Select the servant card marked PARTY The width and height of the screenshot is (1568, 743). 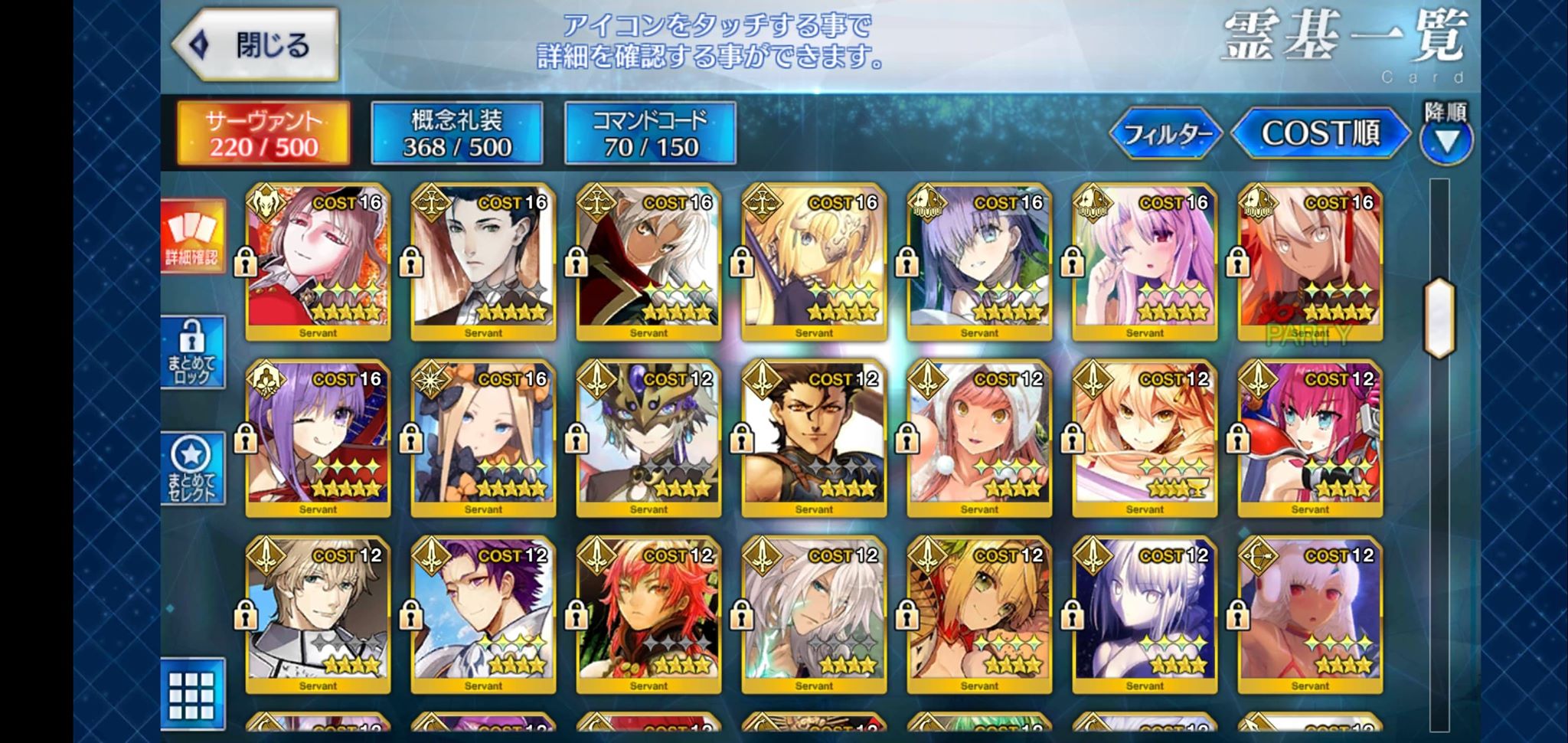(x=1309, y=262)
